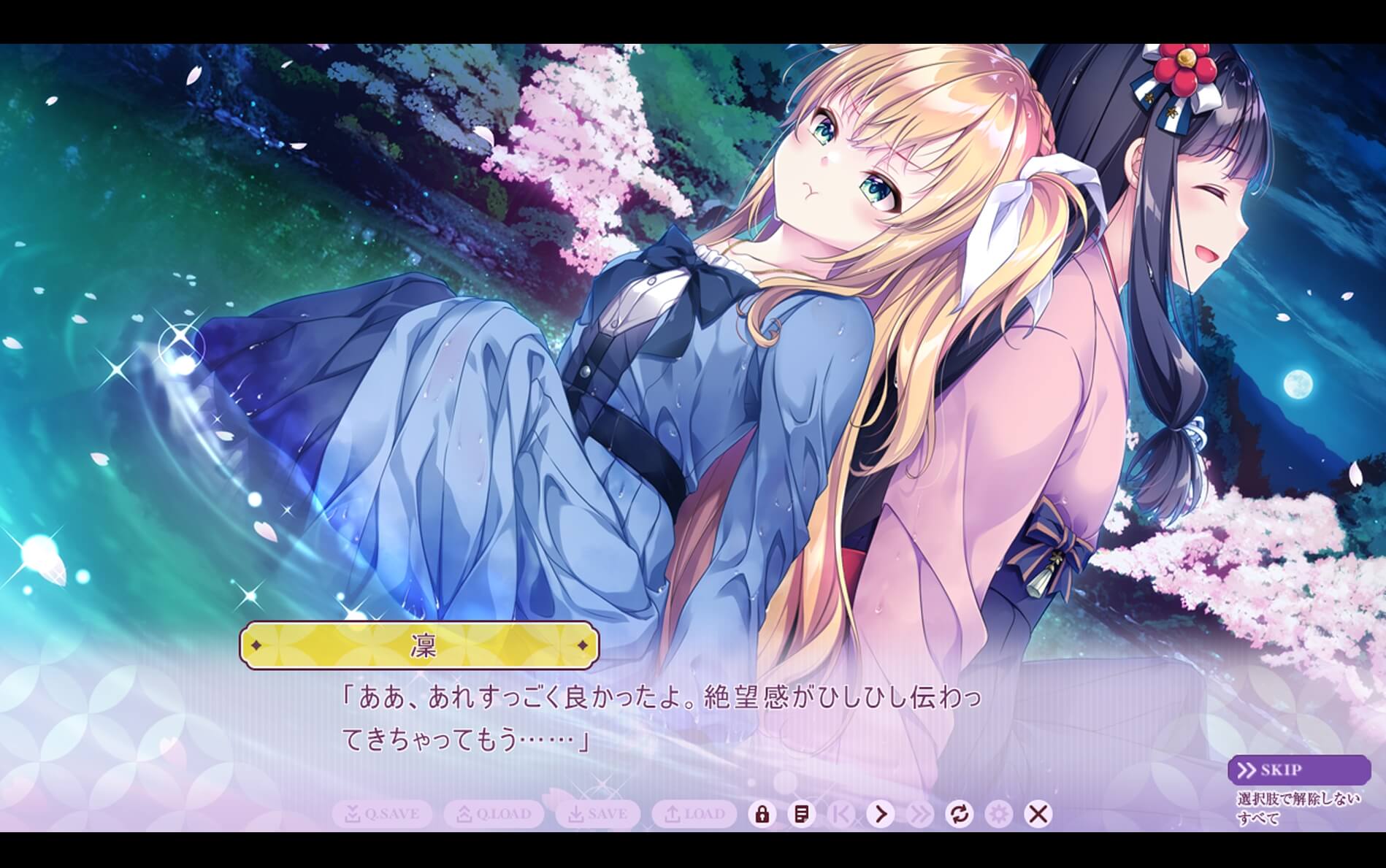Click the up-arrow icon on Q.LOAD

466,815
